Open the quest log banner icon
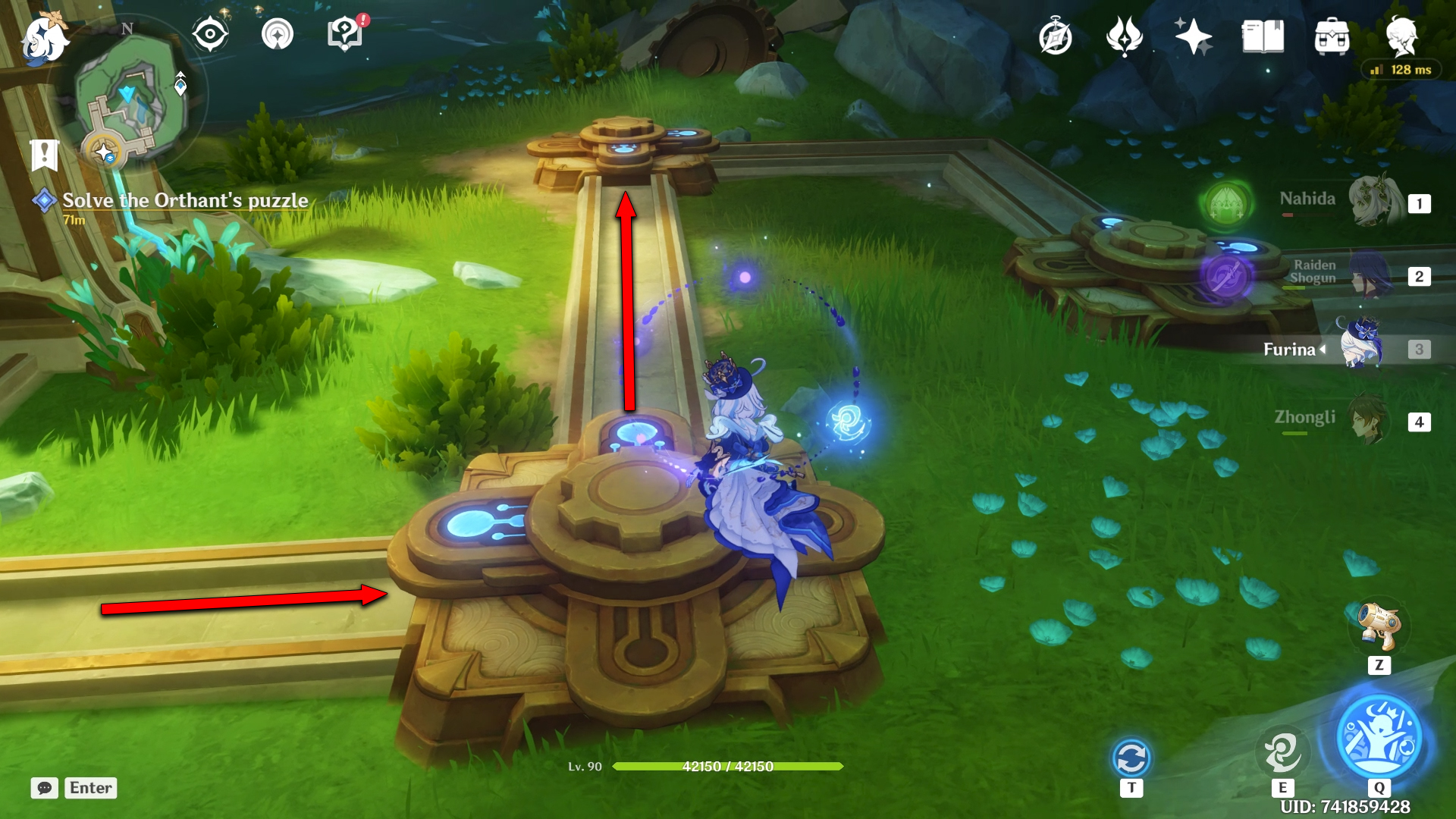This screenshot has height=819, width=1456. 45,155
